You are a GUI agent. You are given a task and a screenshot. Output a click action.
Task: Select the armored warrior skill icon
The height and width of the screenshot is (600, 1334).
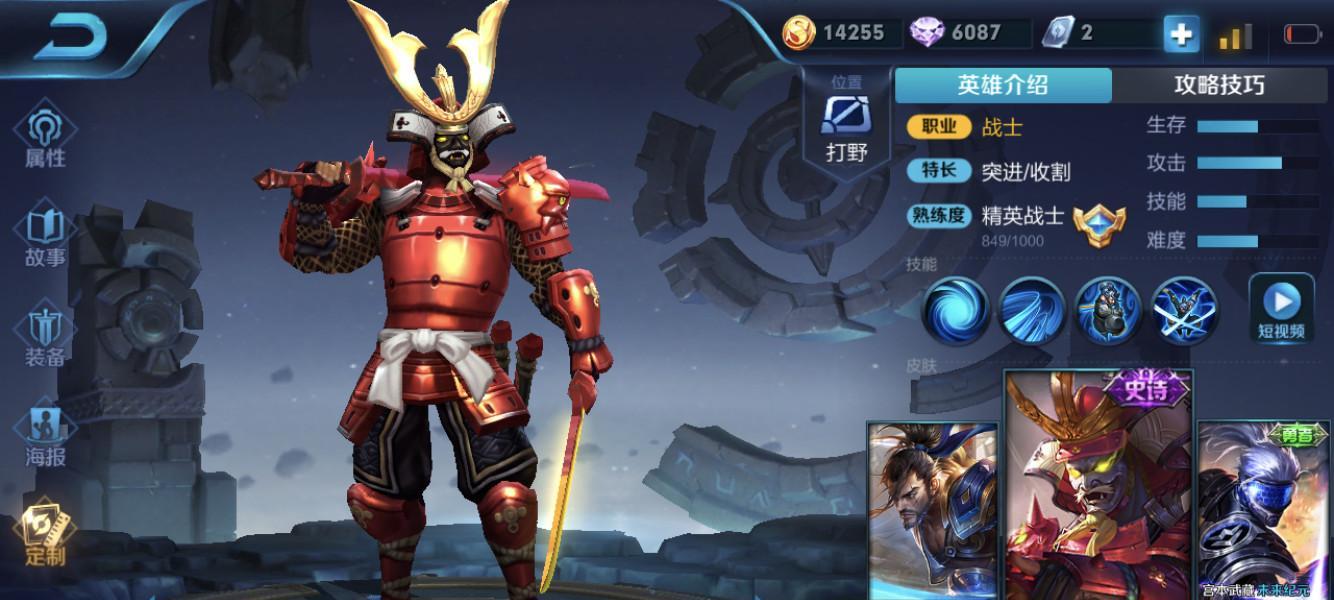click(x=1108, y=310)
